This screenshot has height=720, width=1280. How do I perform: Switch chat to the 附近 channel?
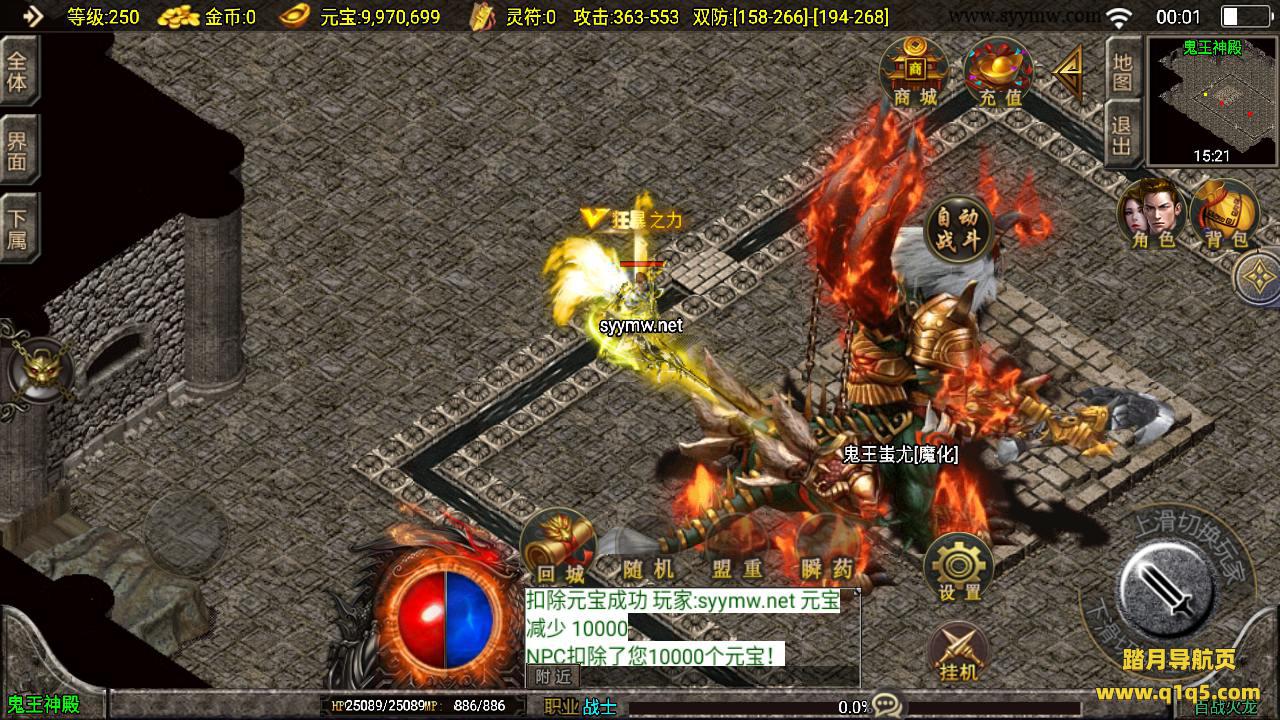pos(553,677)
